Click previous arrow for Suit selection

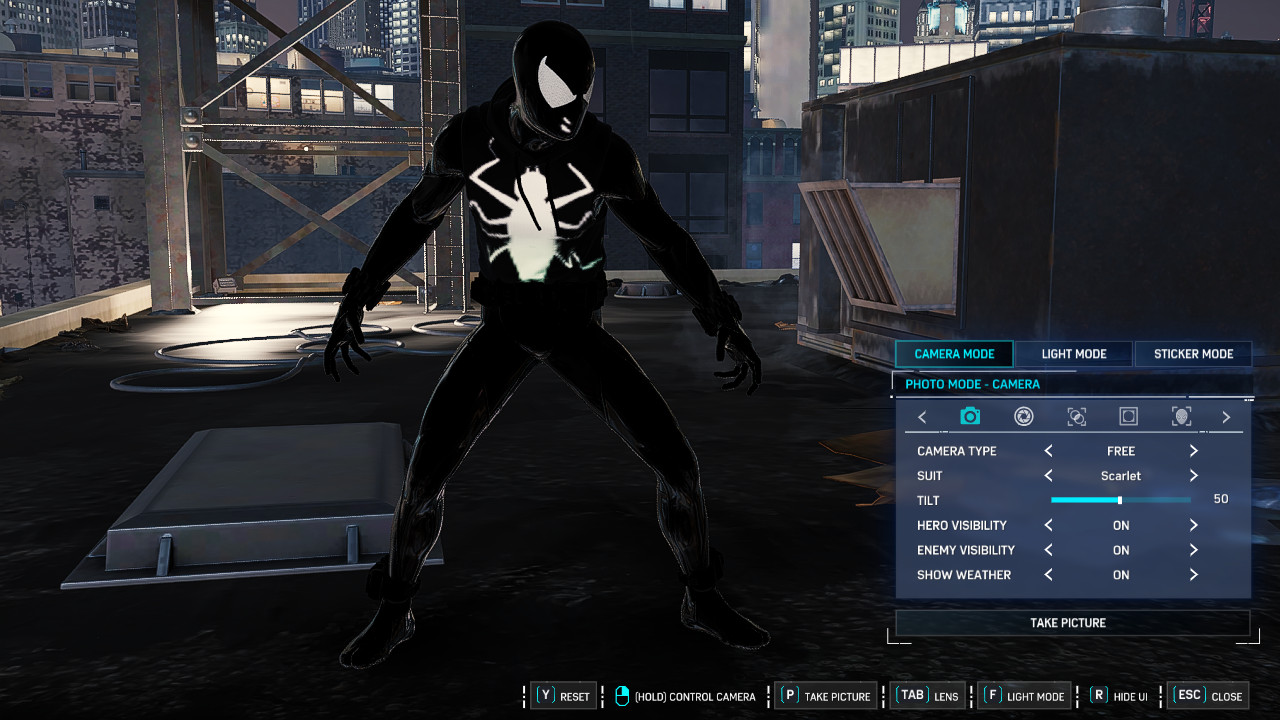click(1048, 476)
